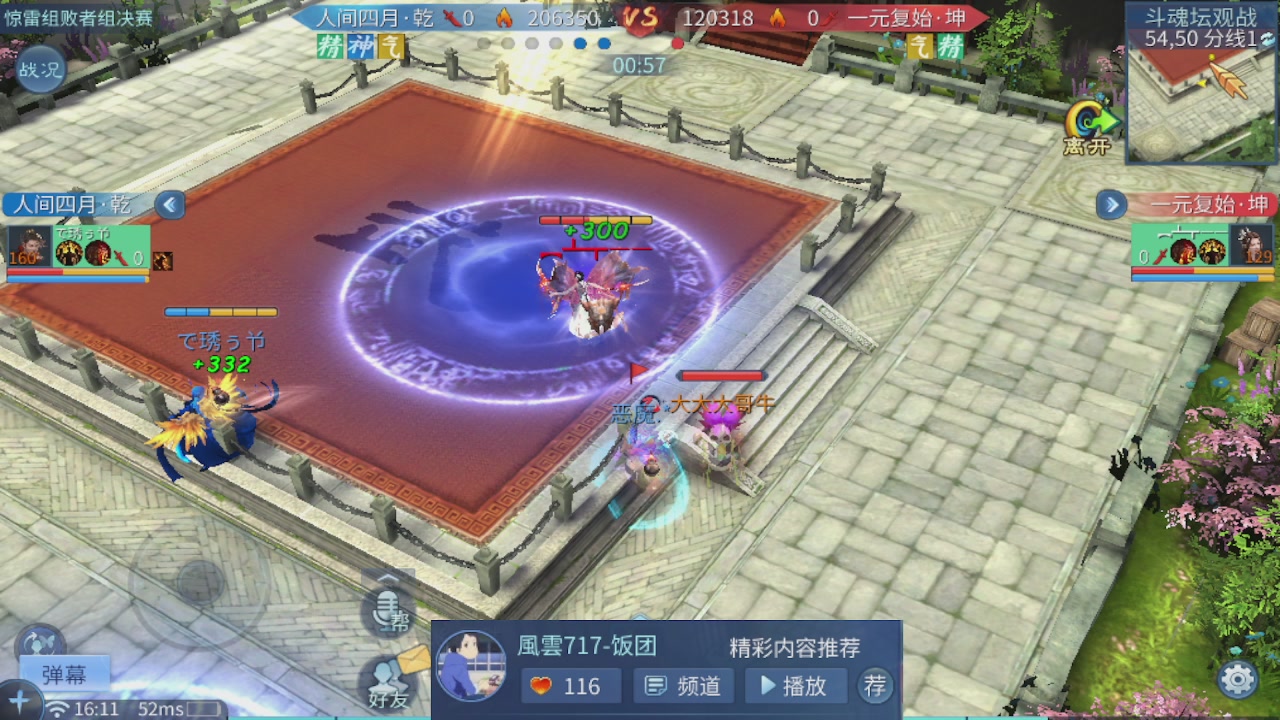This screenshot has width=1280, height=720.
Task: Click the blue round-indicator progress dots
Action: (x=590, y=43)
